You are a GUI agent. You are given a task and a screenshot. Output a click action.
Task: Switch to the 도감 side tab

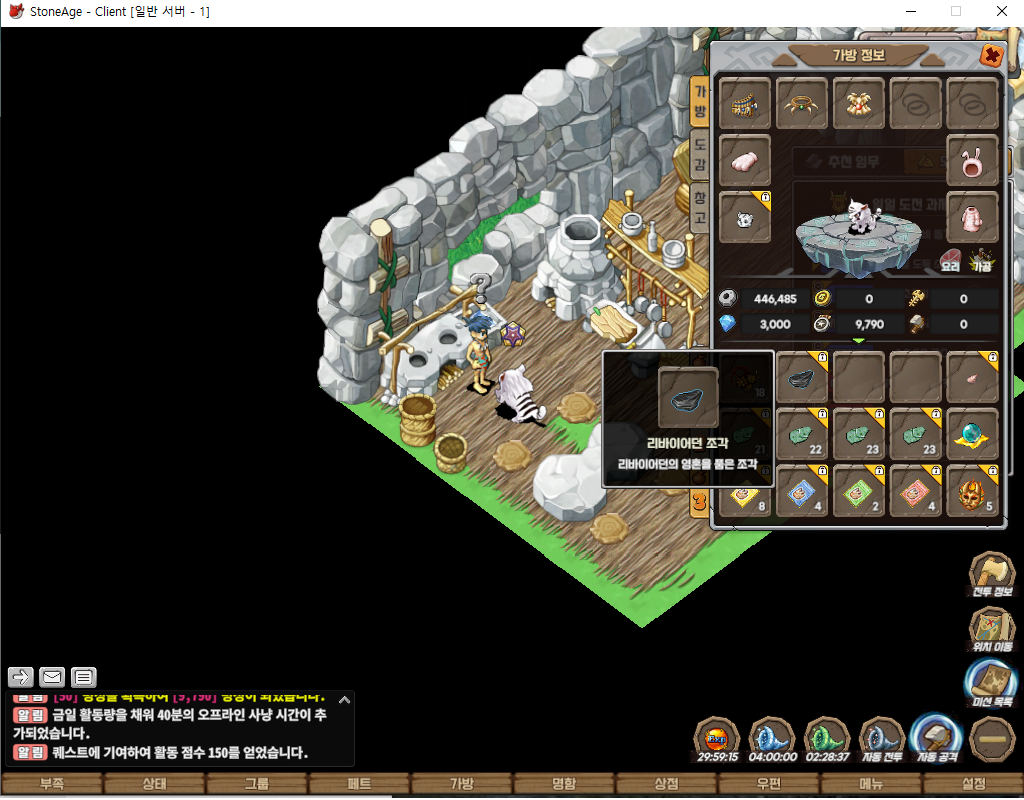700,155
